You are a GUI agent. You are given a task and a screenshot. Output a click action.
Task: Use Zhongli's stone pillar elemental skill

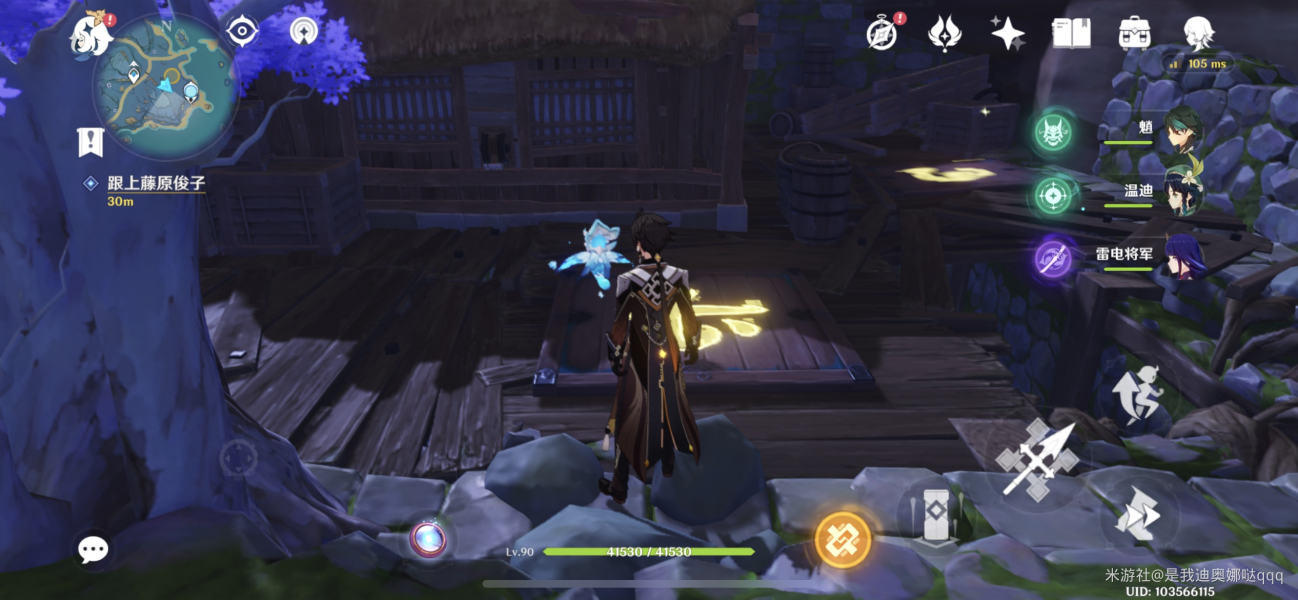[934, 516]
